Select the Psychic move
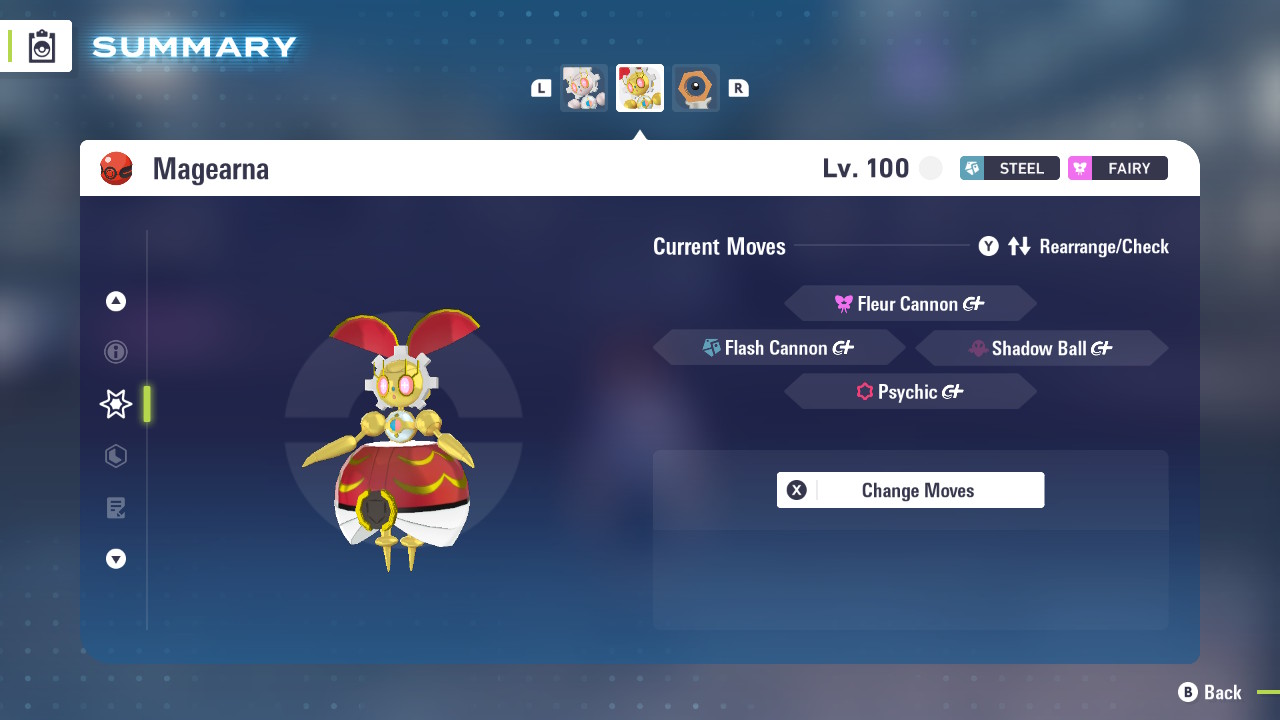Screen dimensions: 1280x720 click(909, 391)
